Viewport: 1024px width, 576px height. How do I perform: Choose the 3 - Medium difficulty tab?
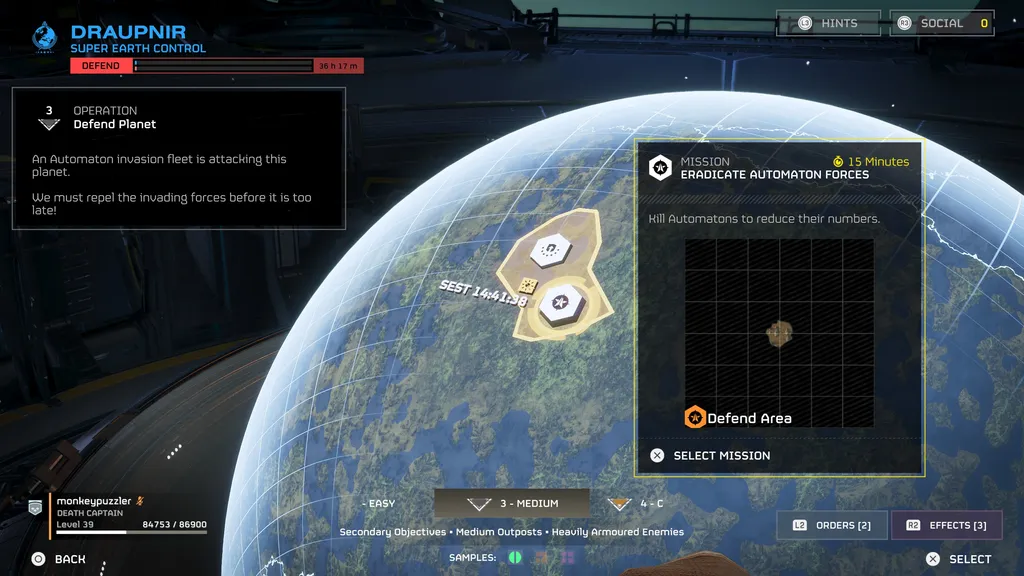click(511, 503)
